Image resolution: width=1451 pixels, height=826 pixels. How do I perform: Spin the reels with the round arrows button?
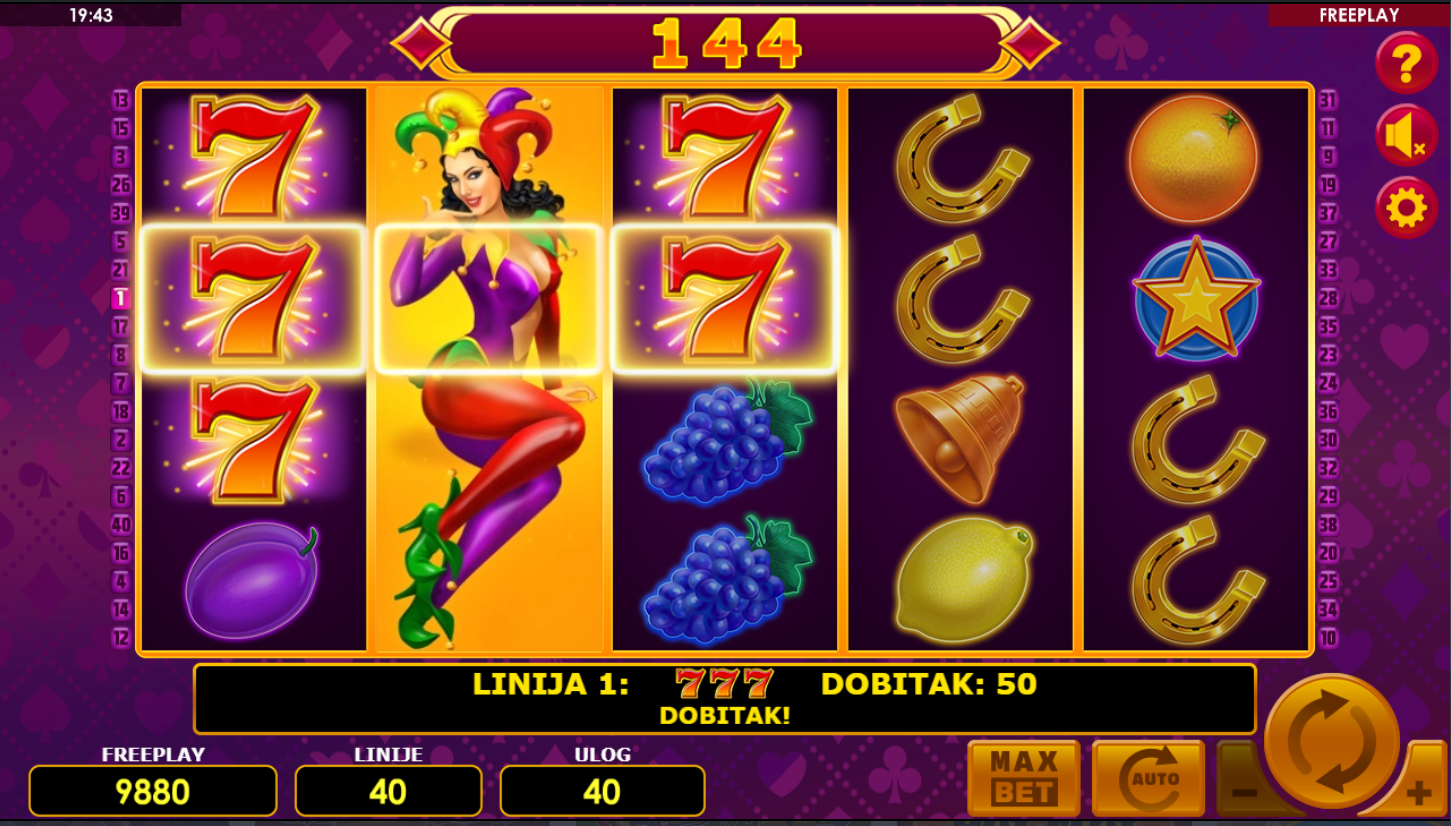pos(1331,741)
